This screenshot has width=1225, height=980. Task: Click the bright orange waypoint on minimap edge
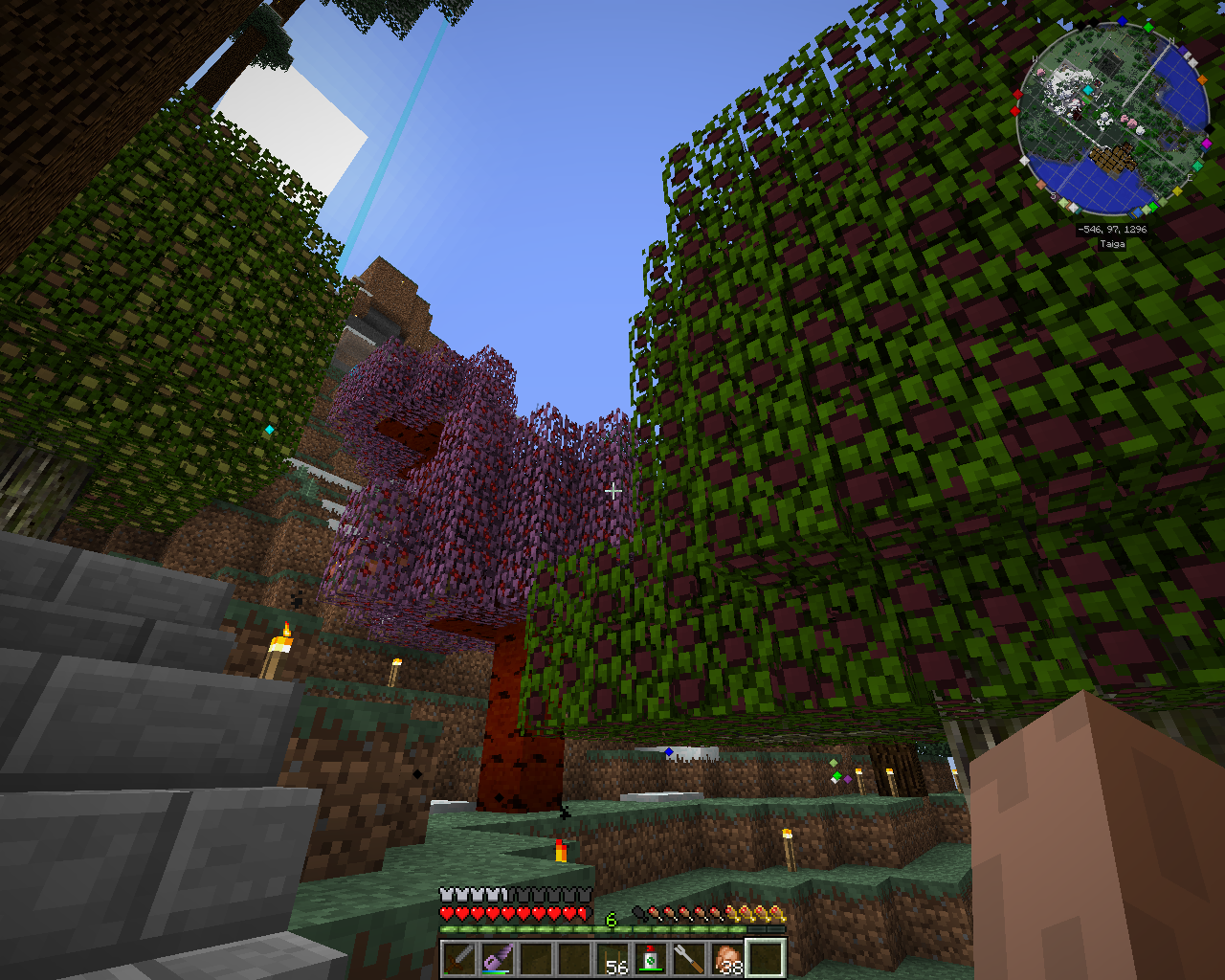(x=1202, y=80)
